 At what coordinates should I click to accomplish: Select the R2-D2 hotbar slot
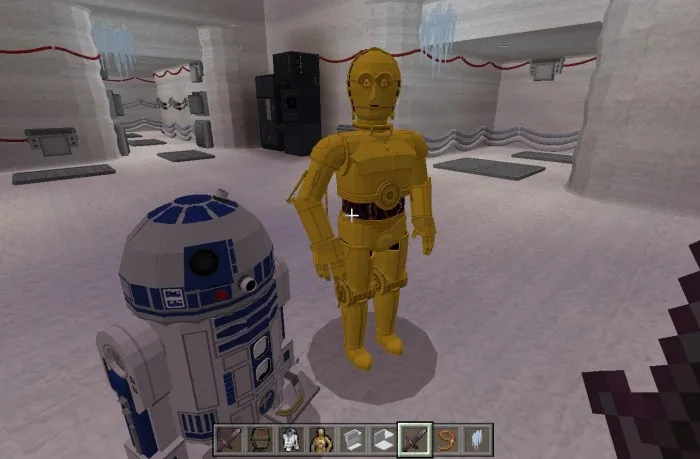click(x=289, y=439)
